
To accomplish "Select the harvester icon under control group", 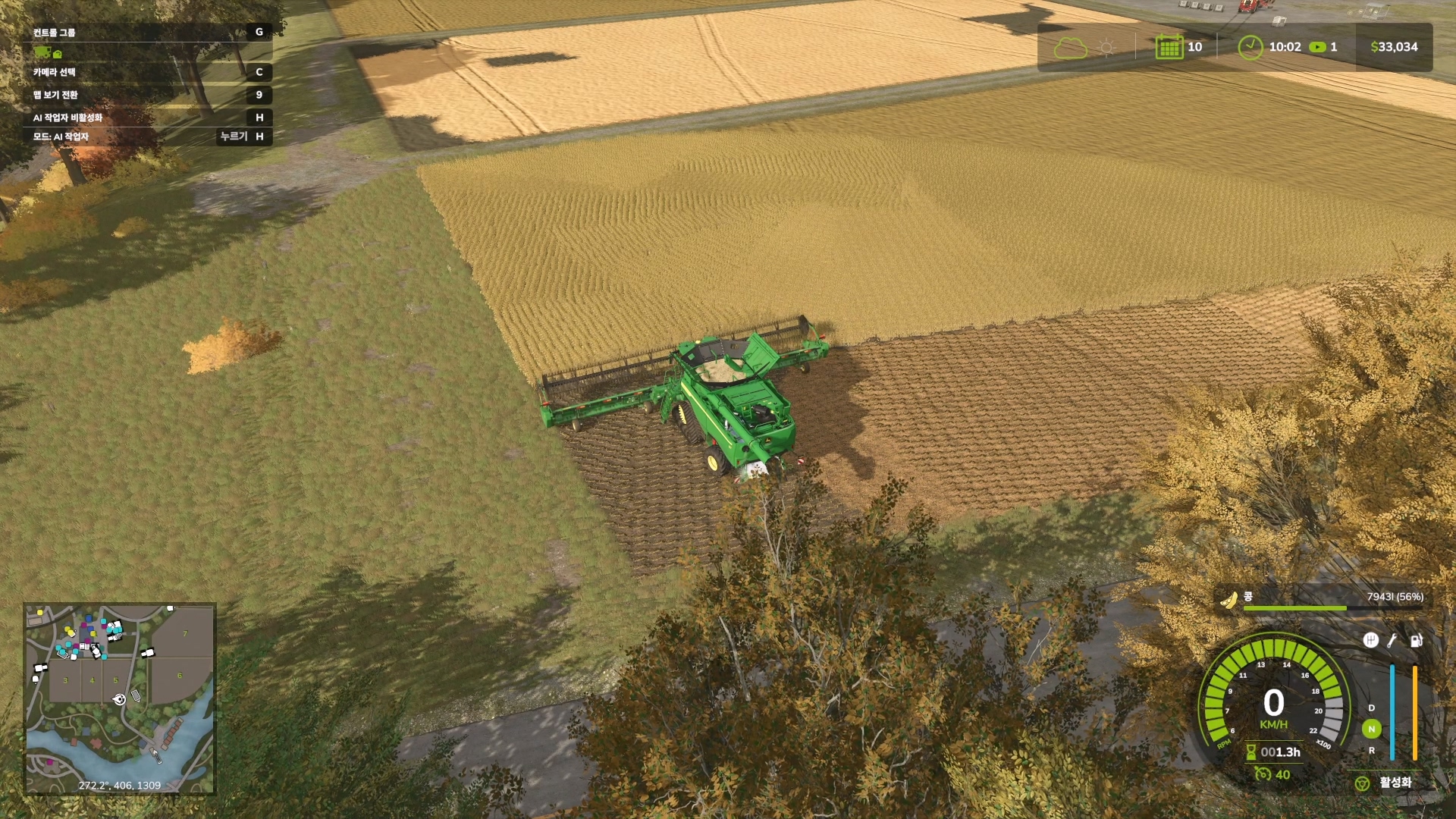I will pos(42,52).
